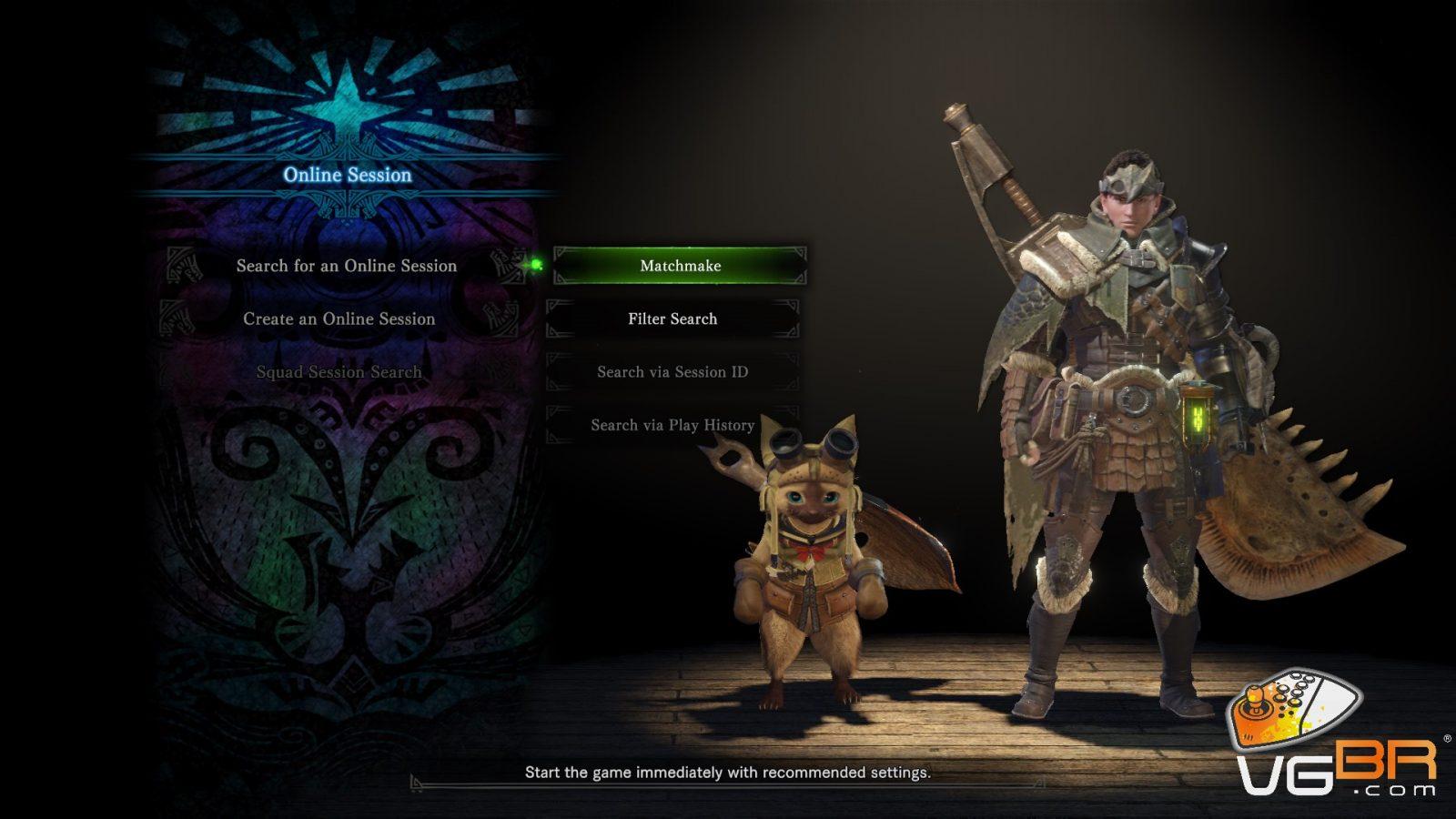Click the Matchmake option
The width and height of the screenshot is (1456, 819).
pyautogui.click(x=680, y=266)
